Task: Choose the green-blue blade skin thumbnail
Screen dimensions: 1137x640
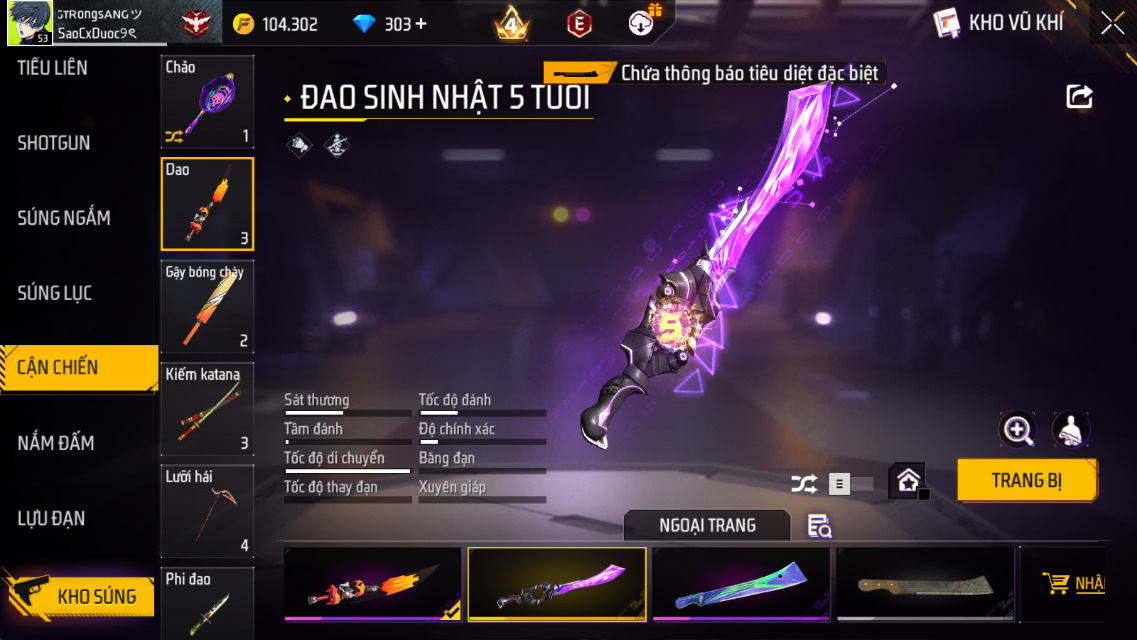Action: (x=740, y=583)
